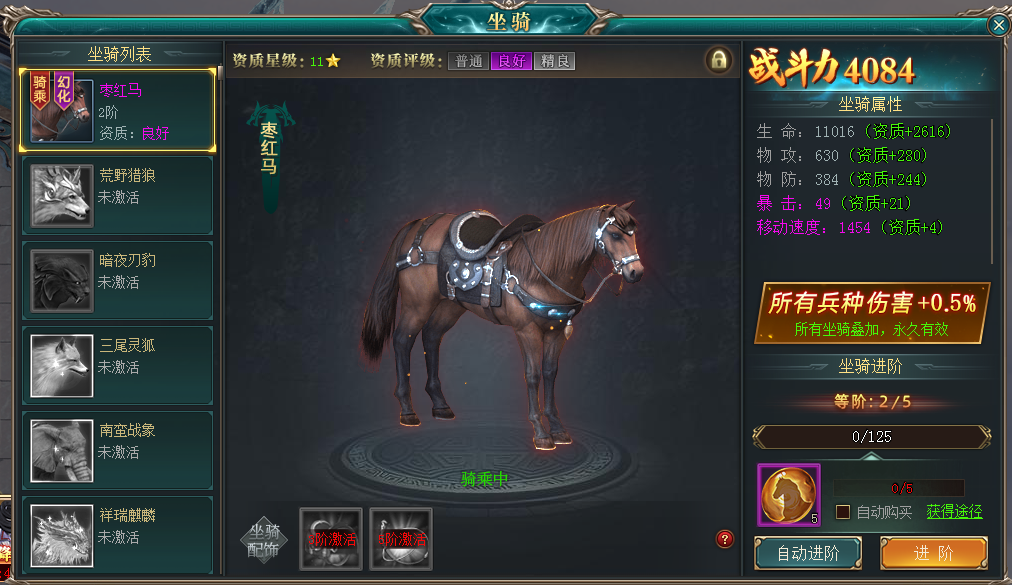Switch to the 良好 aptitude rating

pyautogui.click(x=511, y=61)
